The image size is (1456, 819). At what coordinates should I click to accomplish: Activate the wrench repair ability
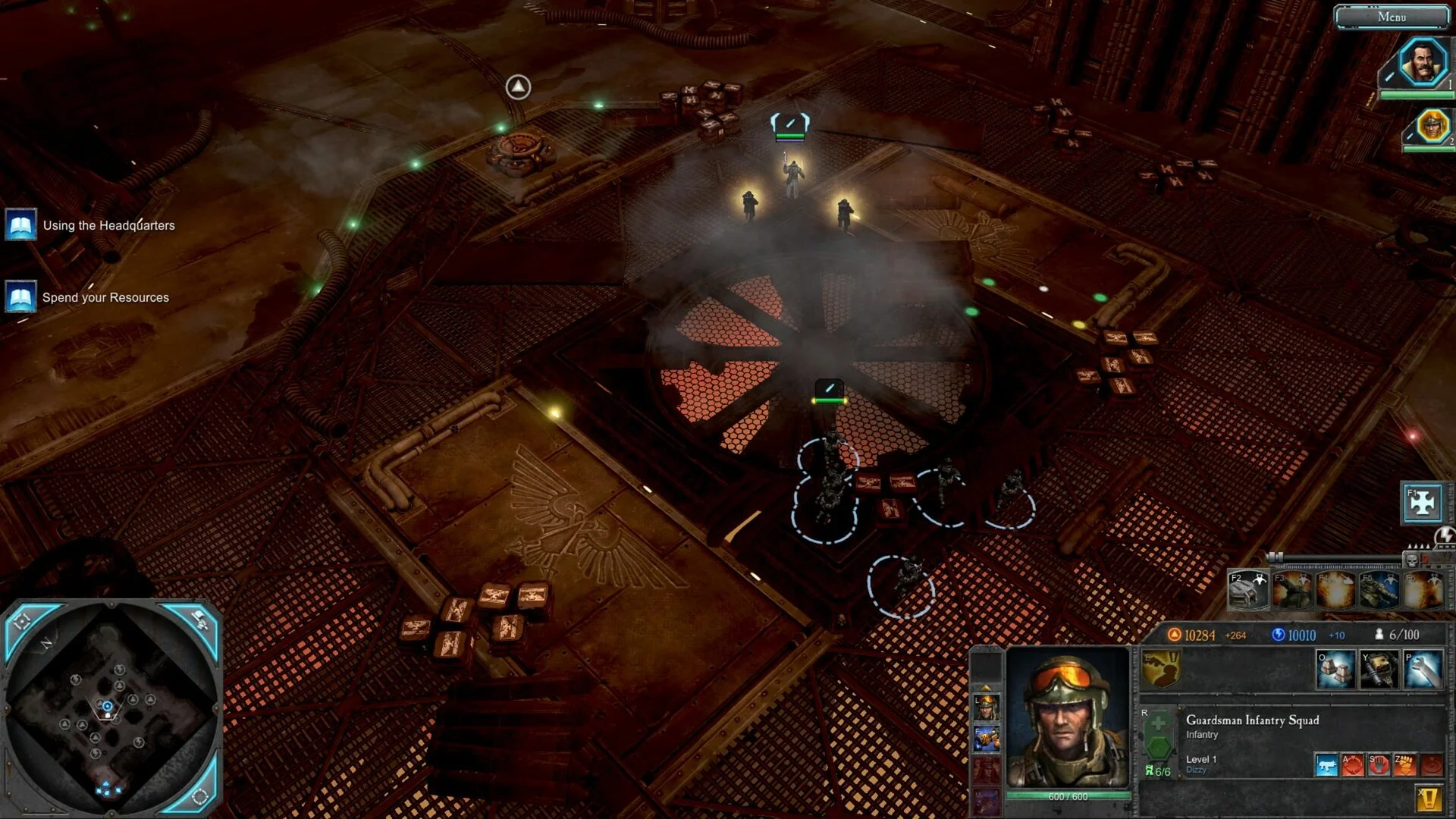(x=1422, y=669)
